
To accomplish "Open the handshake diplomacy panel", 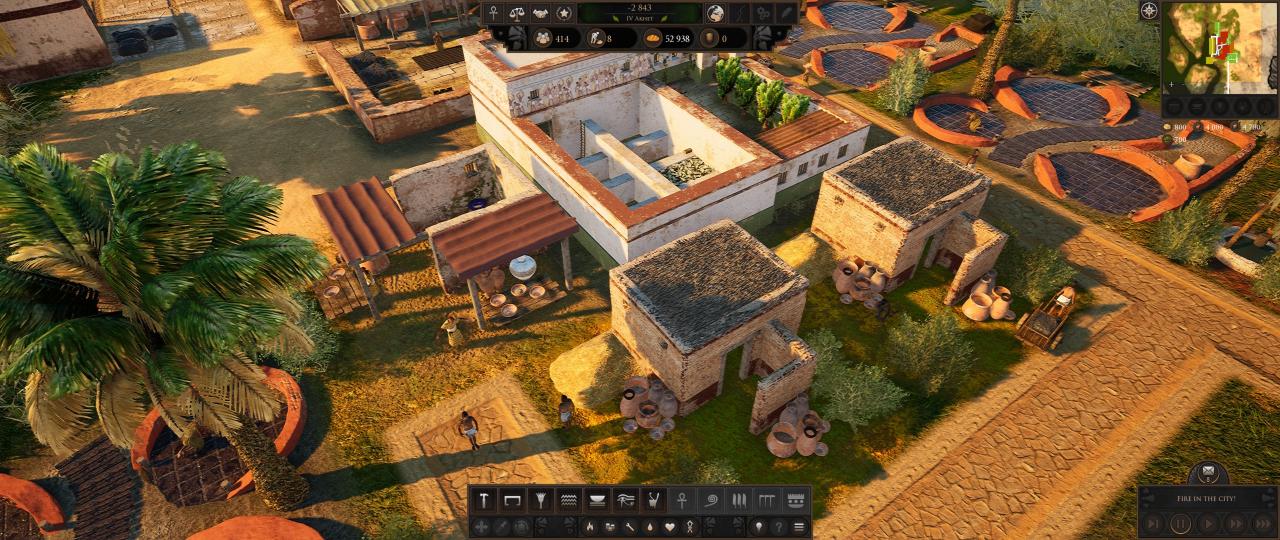I will click(x=540, y=13).
